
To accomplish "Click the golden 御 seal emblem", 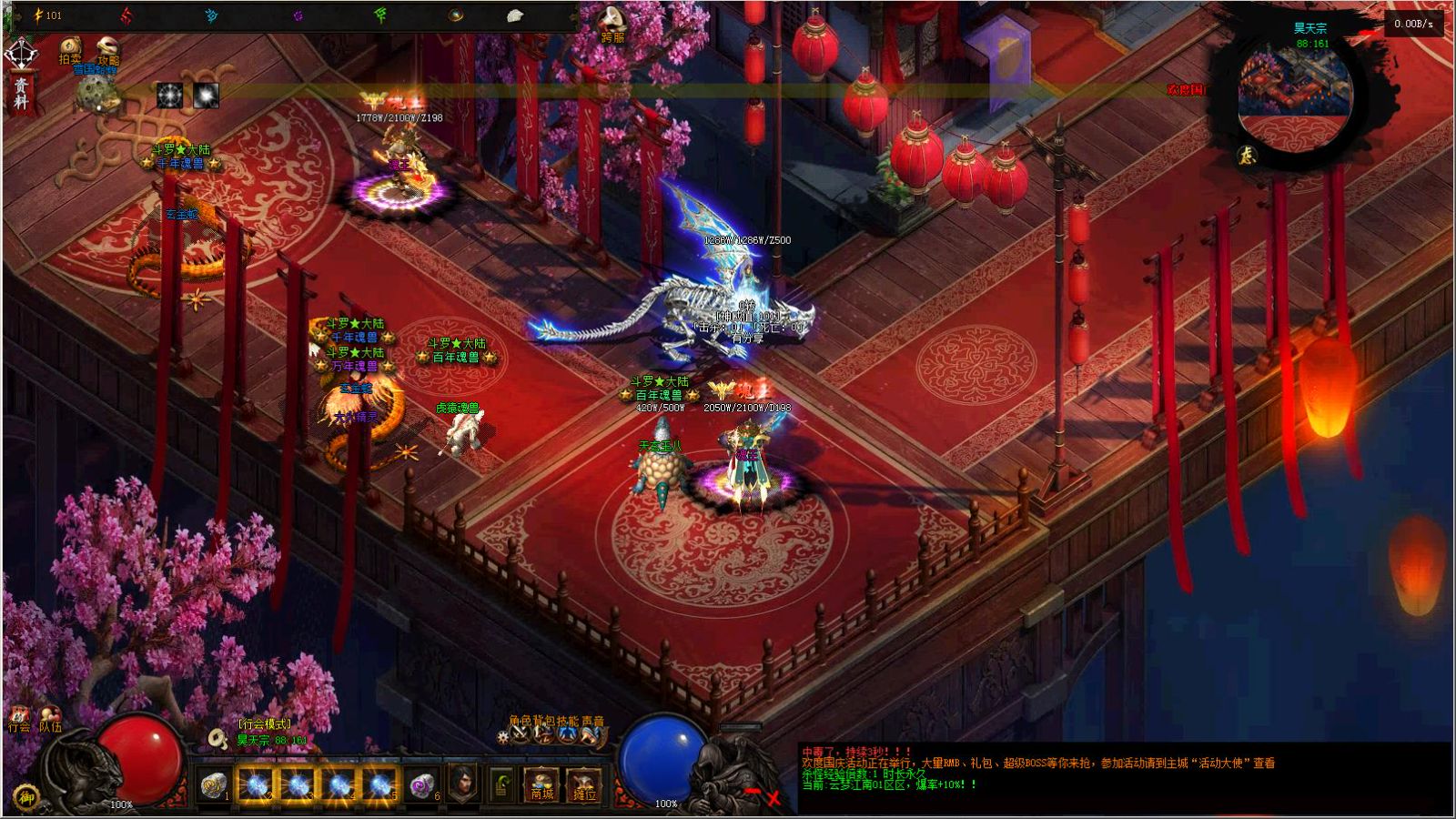I will pyautogui.click(x=25, y=798).
